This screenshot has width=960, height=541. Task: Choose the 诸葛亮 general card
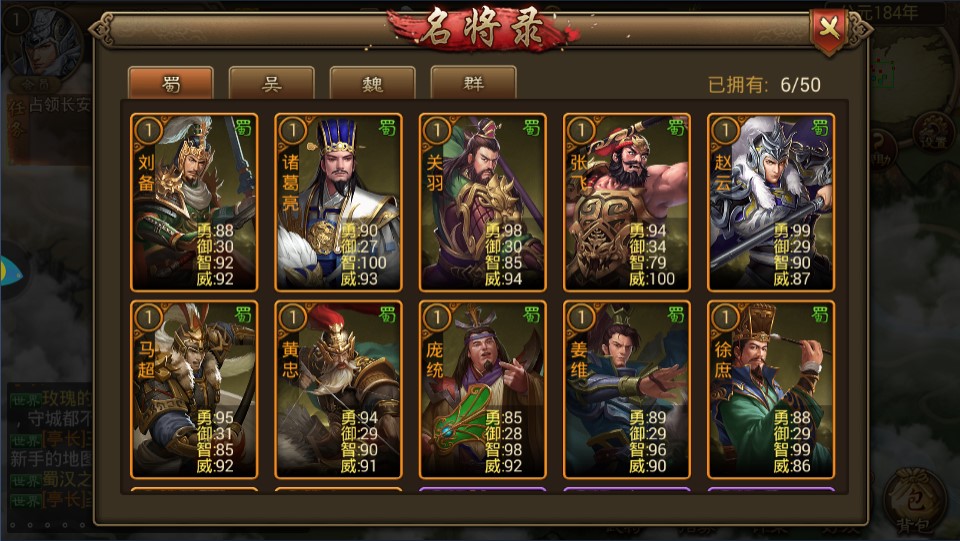point(338,202)
